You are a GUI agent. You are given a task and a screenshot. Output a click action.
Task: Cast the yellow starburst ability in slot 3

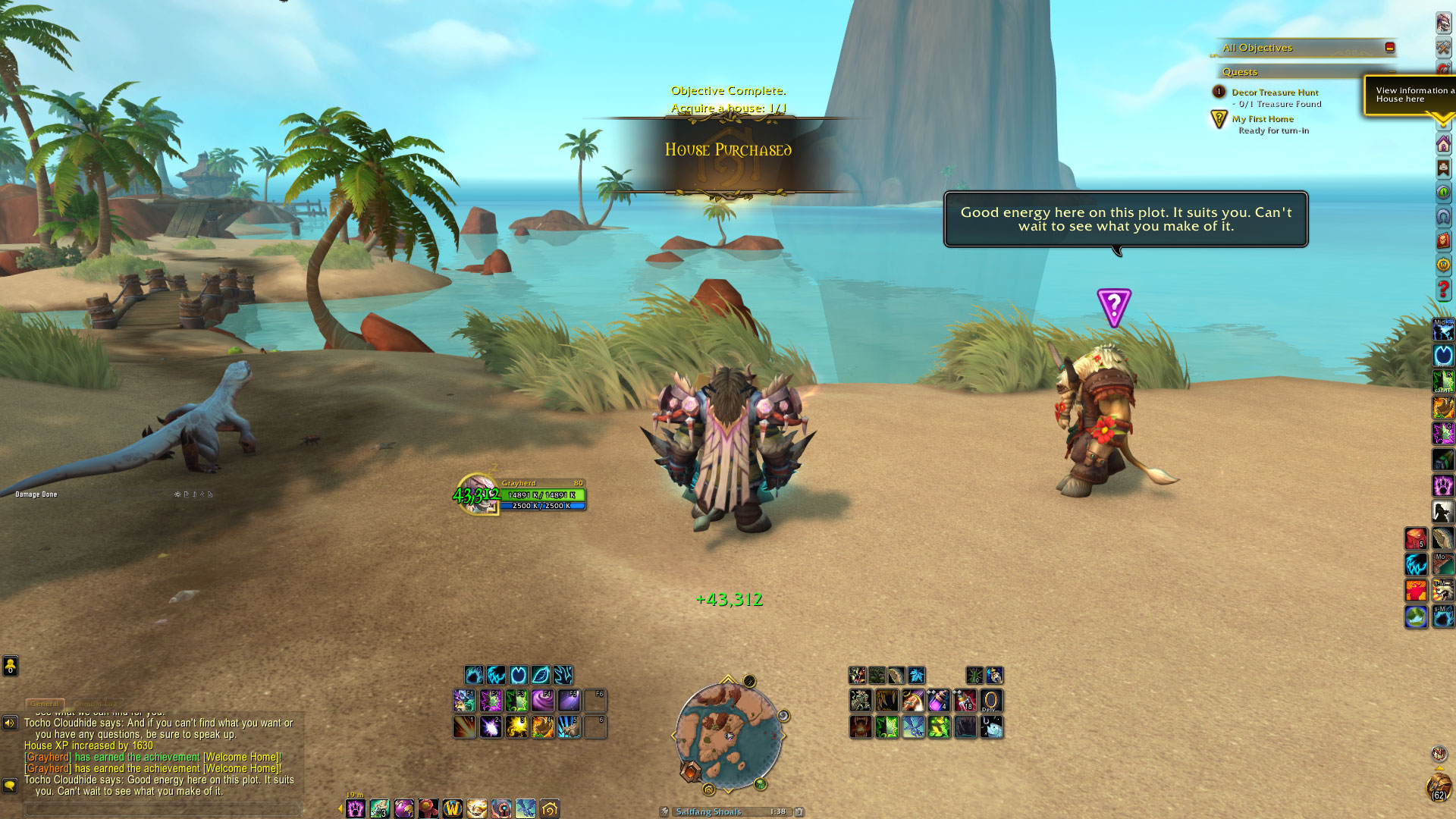(x=517, y=726)
